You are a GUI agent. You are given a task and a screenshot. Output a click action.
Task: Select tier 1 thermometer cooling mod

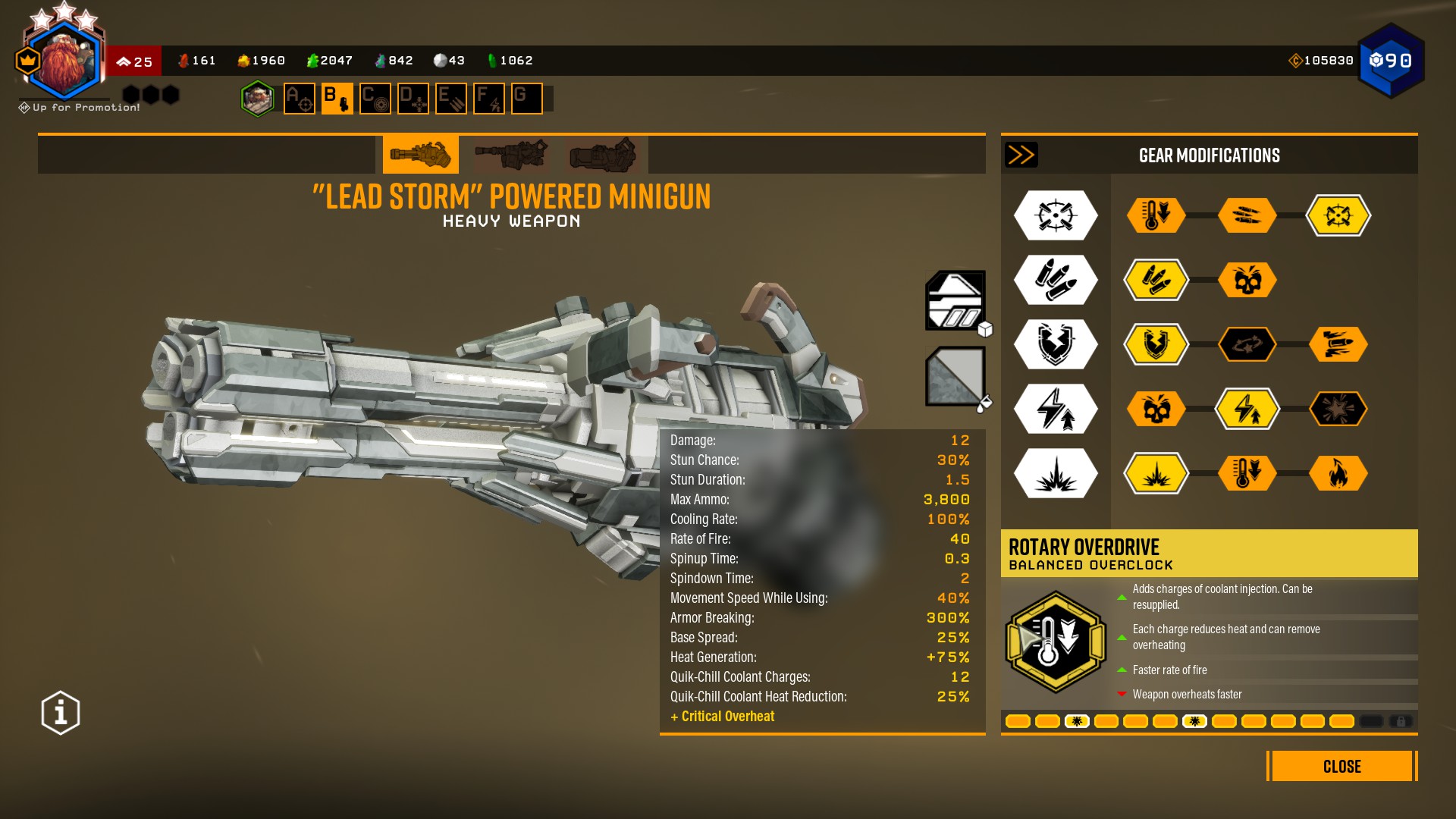(1156, 215)
